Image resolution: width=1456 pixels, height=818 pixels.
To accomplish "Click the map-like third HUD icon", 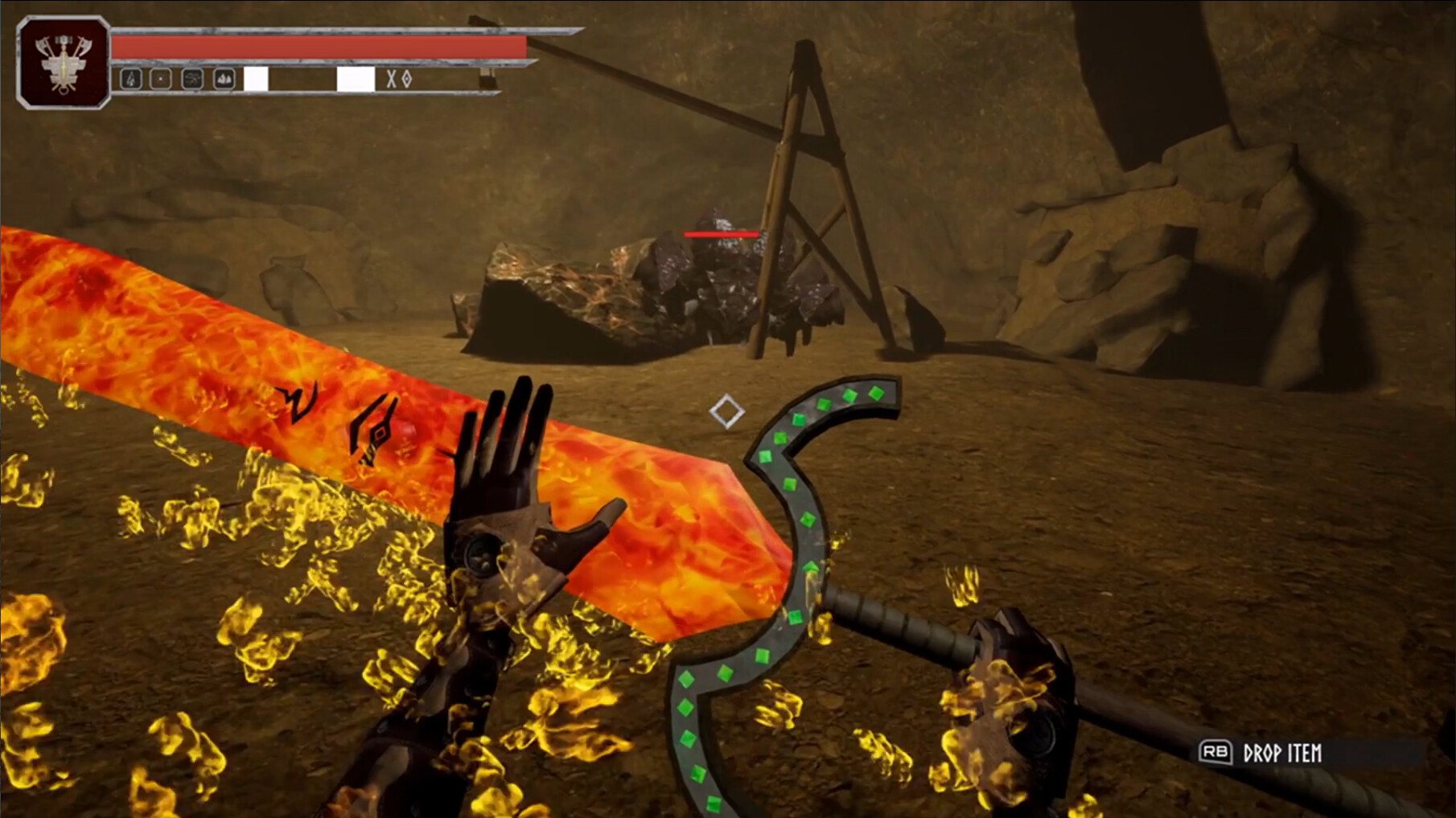I will pyautogui.click(x=193, y=78).
